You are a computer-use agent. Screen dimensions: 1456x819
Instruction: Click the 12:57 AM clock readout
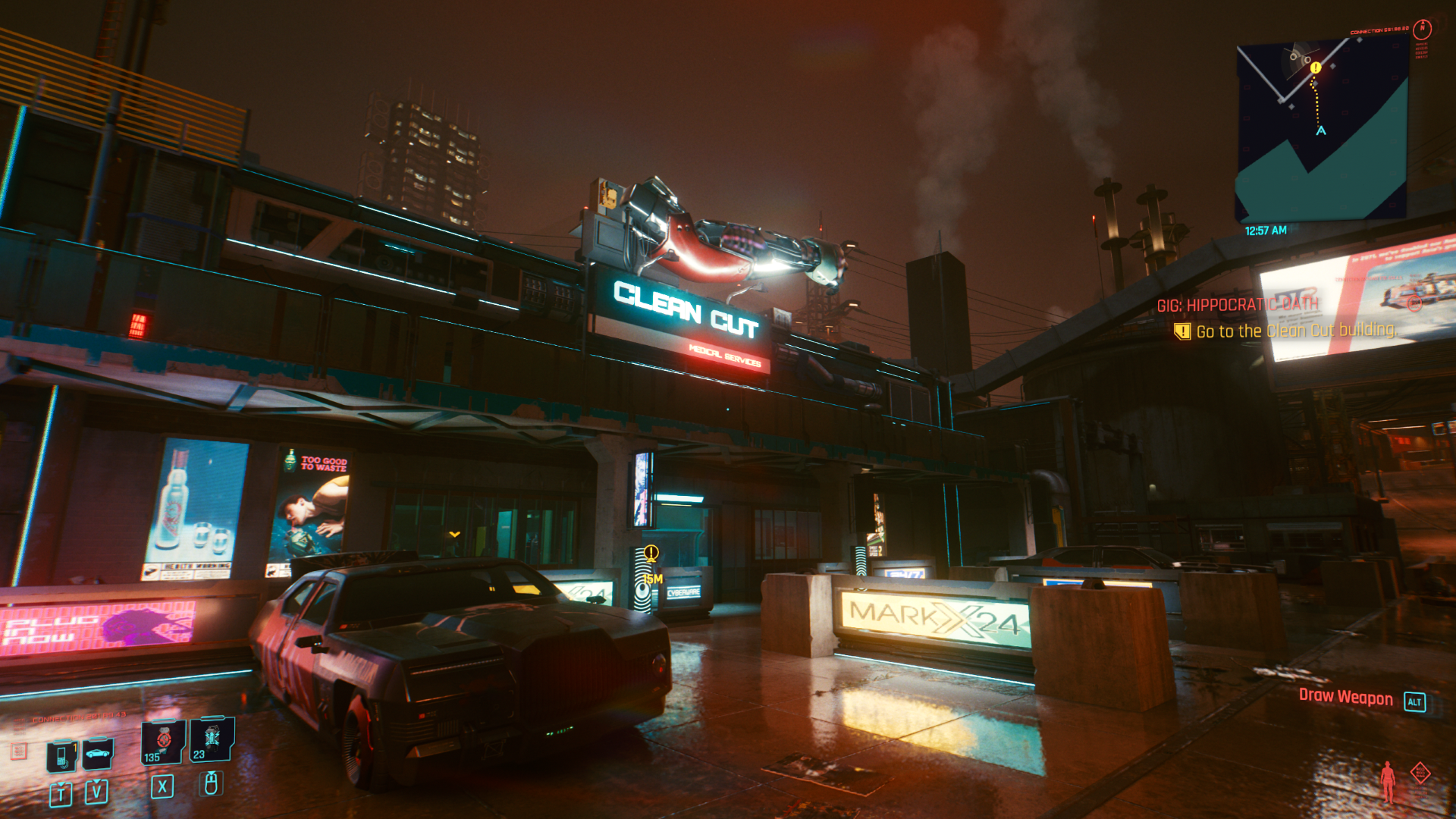(1266, 230)
